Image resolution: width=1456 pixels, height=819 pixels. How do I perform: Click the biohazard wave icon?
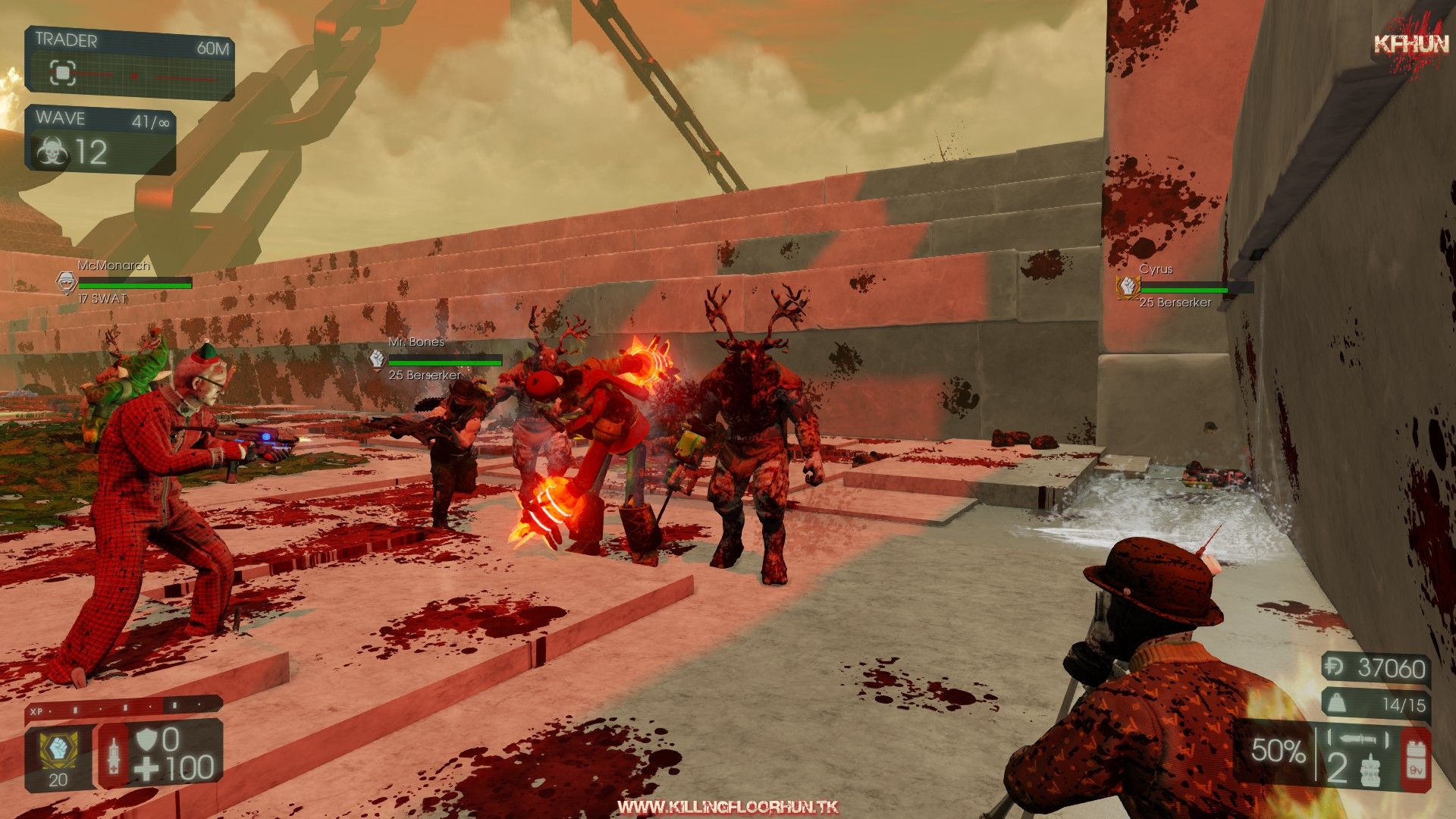coord(52,152)
